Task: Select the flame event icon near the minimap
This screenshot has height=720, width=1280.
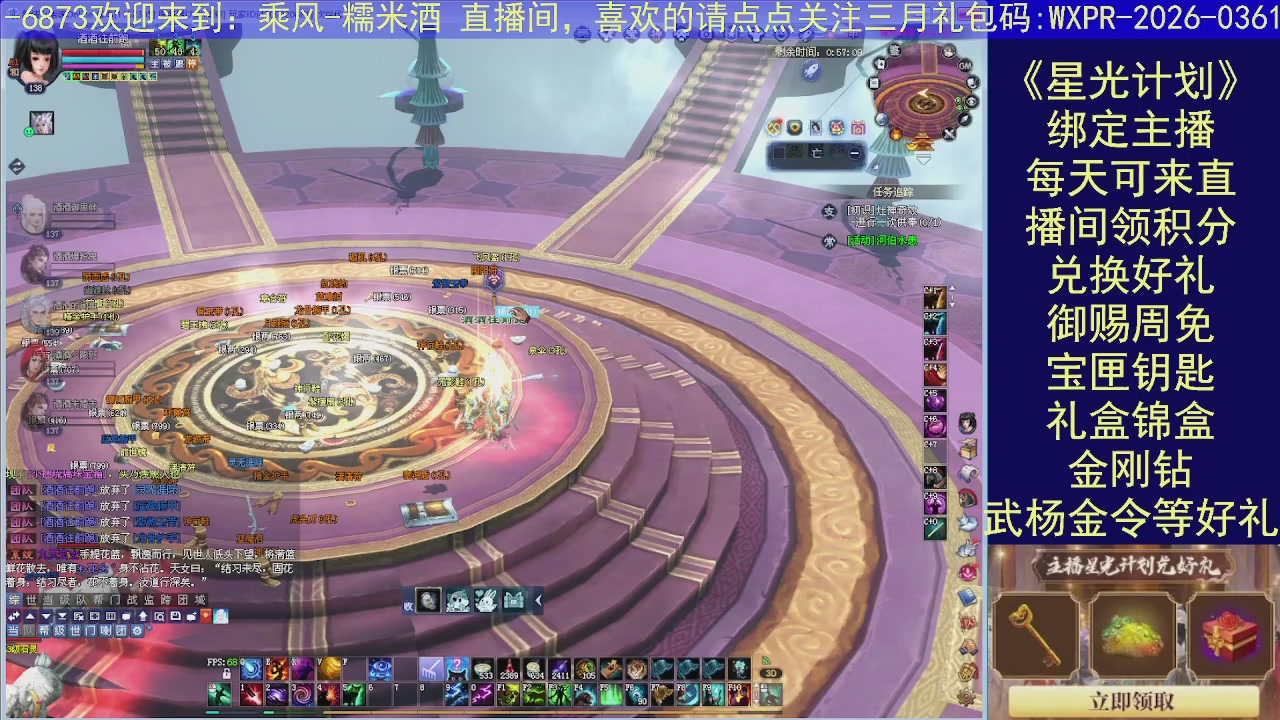Action: (896, 135)
